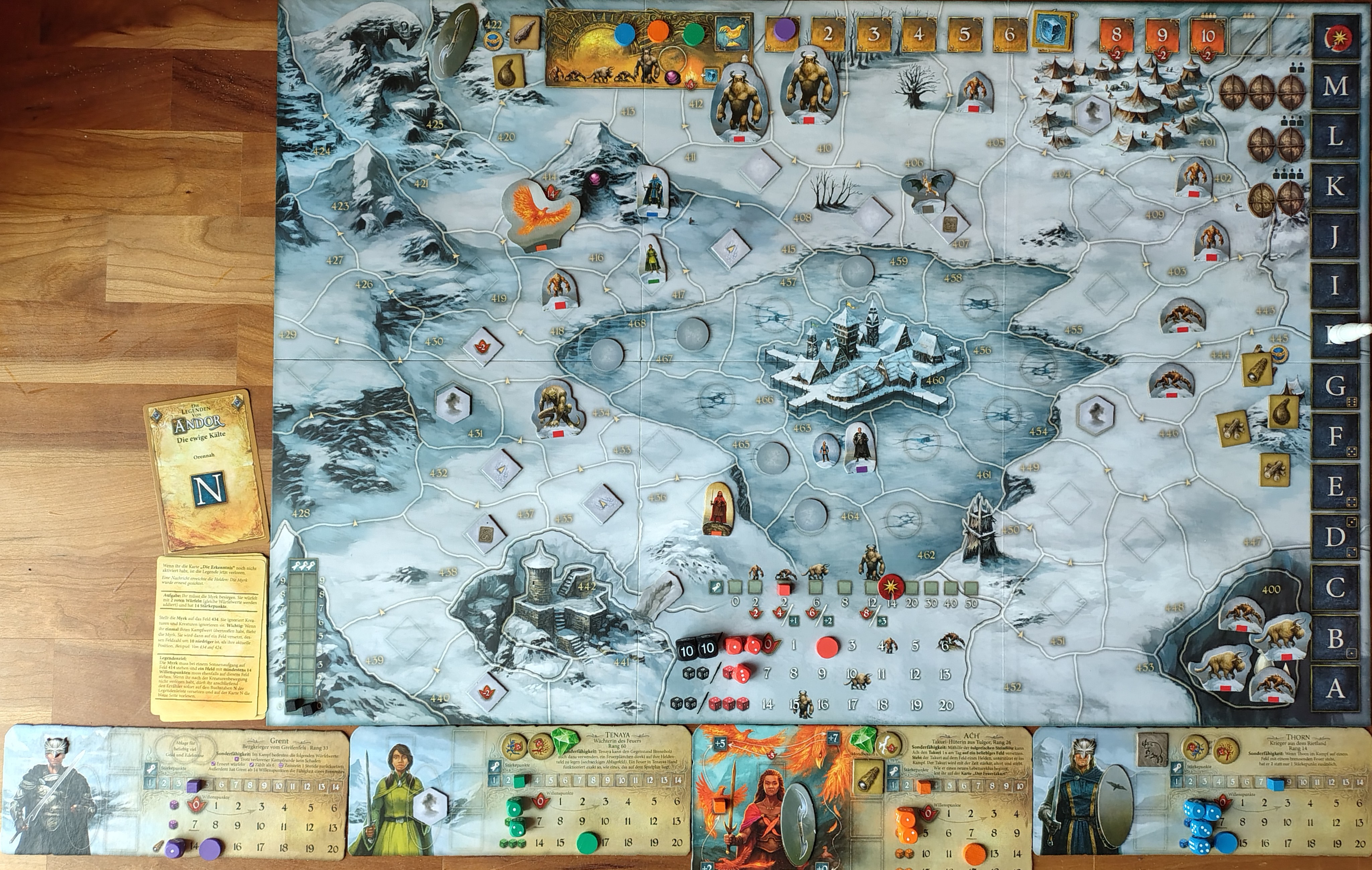
Task: Select Thorn's blue willpower disc
Action: click(x=1226, y=843)
